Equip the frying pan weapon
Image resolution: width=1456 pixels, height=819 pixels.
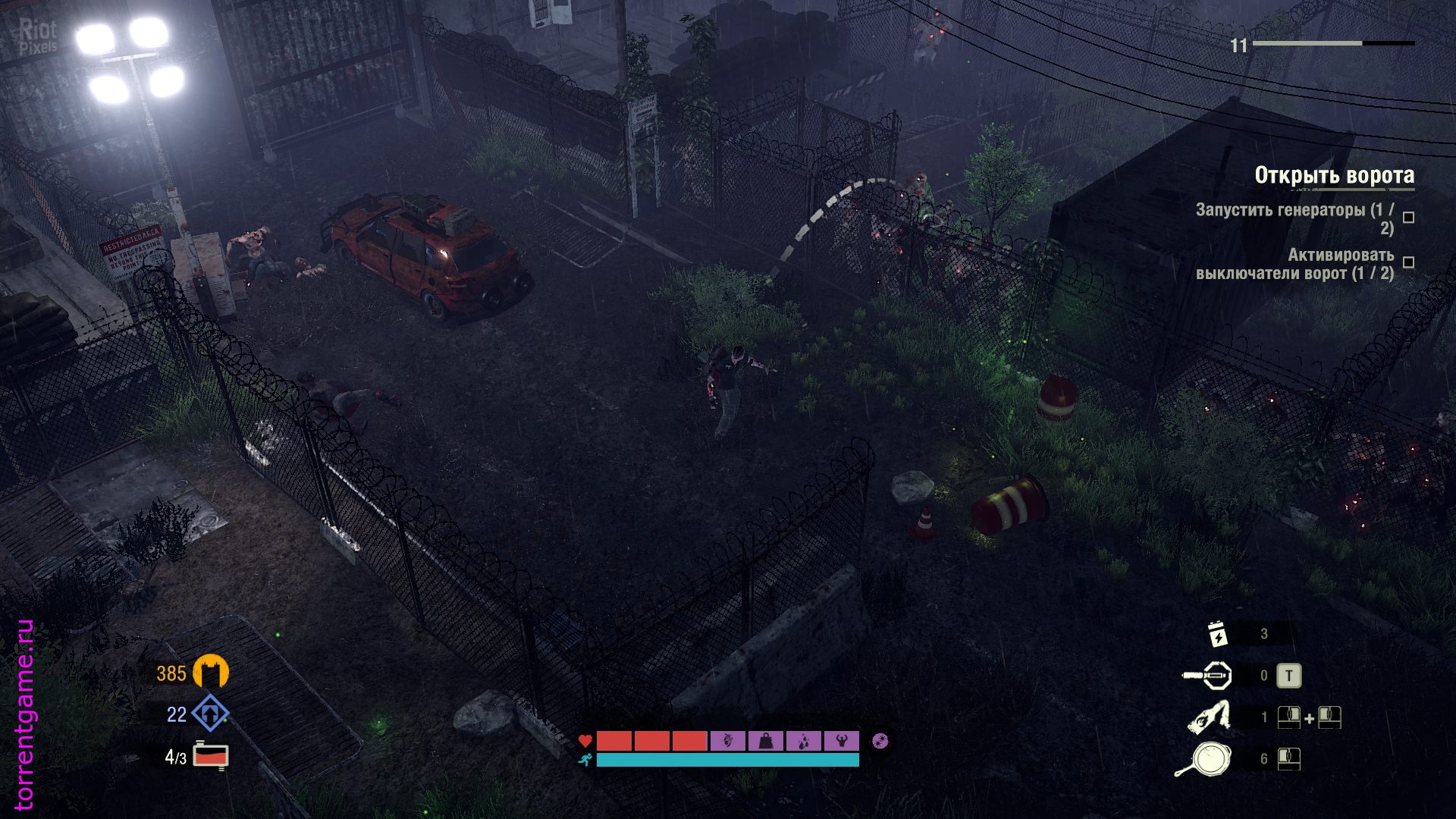(1205, 758)
